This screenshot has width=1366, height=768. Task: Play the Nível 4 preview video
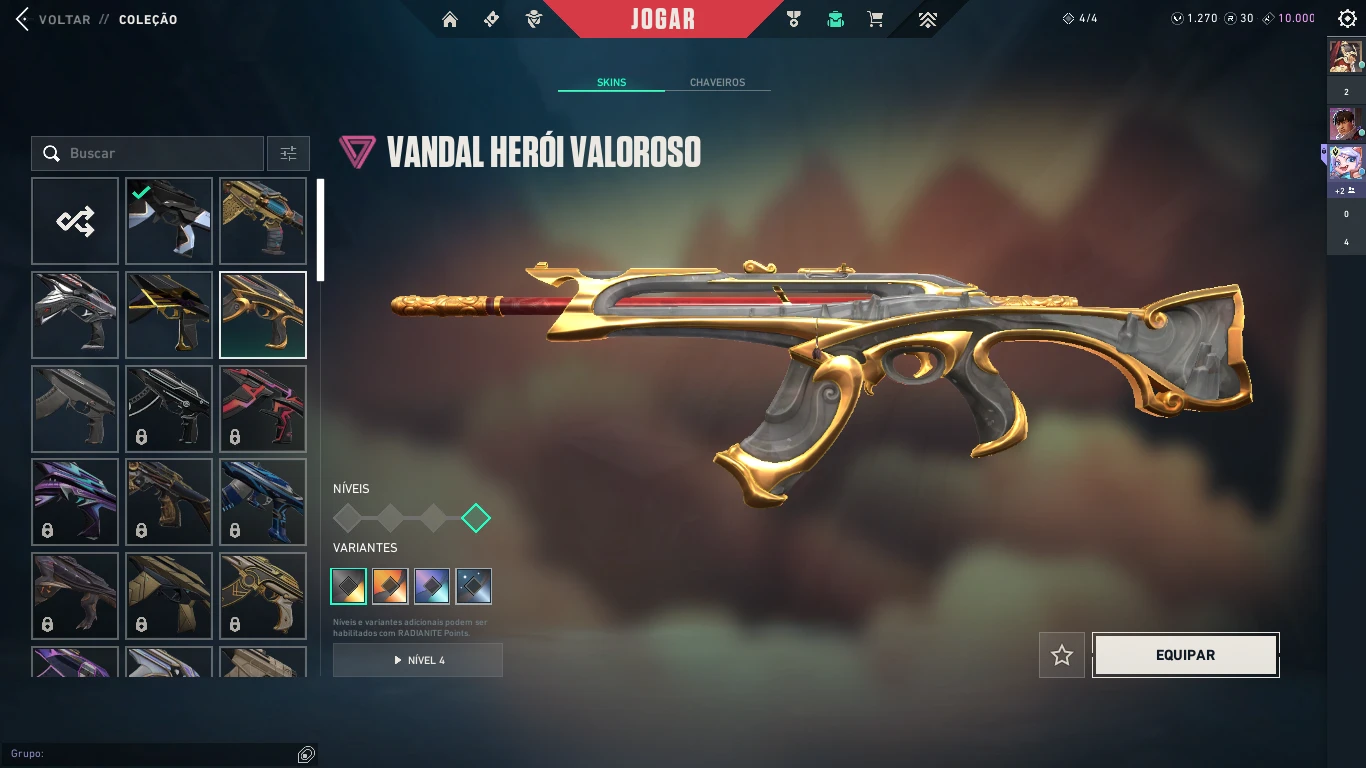click(x=418, y=660)
